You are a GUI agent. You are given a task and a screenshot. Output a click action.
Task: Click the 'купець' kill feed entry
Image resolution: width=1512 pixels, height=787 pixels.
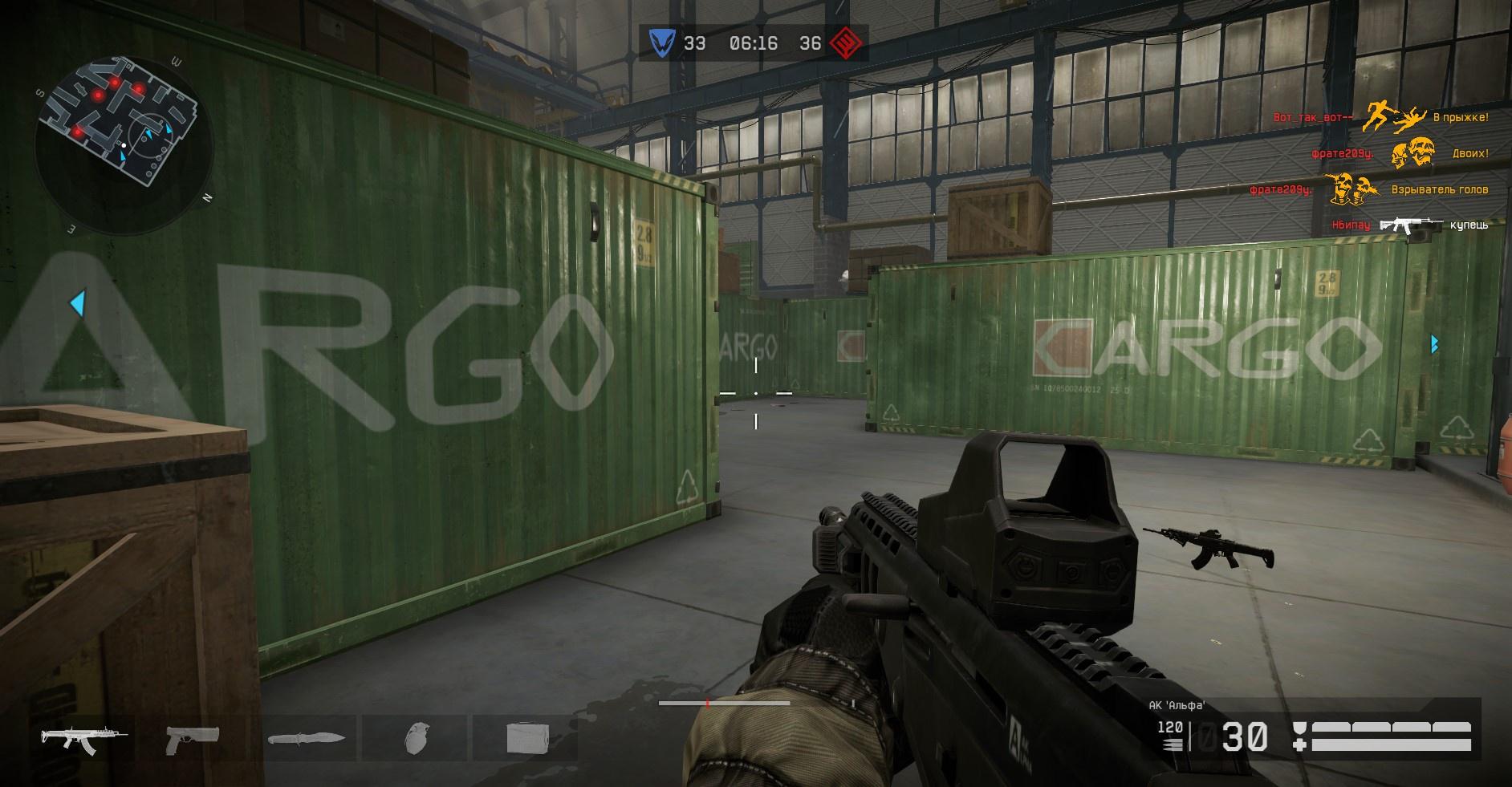tap(1469, 225)
